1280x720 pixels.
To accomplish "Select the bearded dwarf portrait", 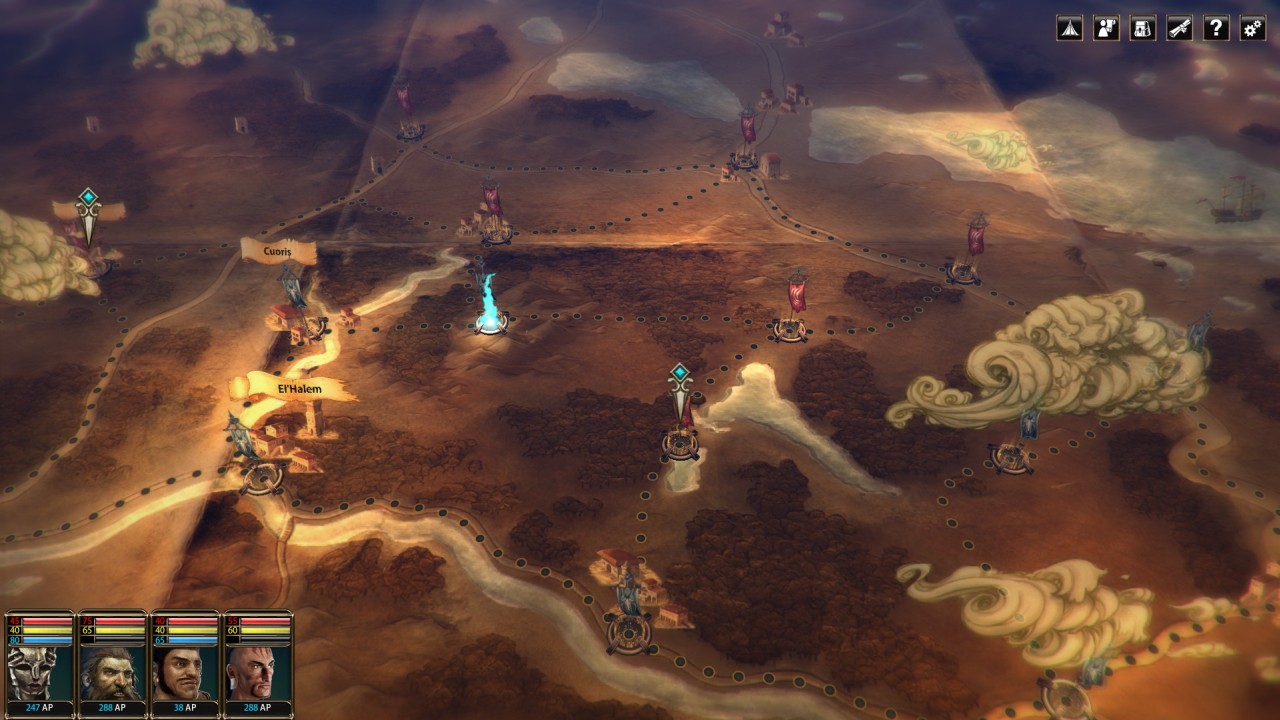I will pyautogui.click(x=113, y=672).
